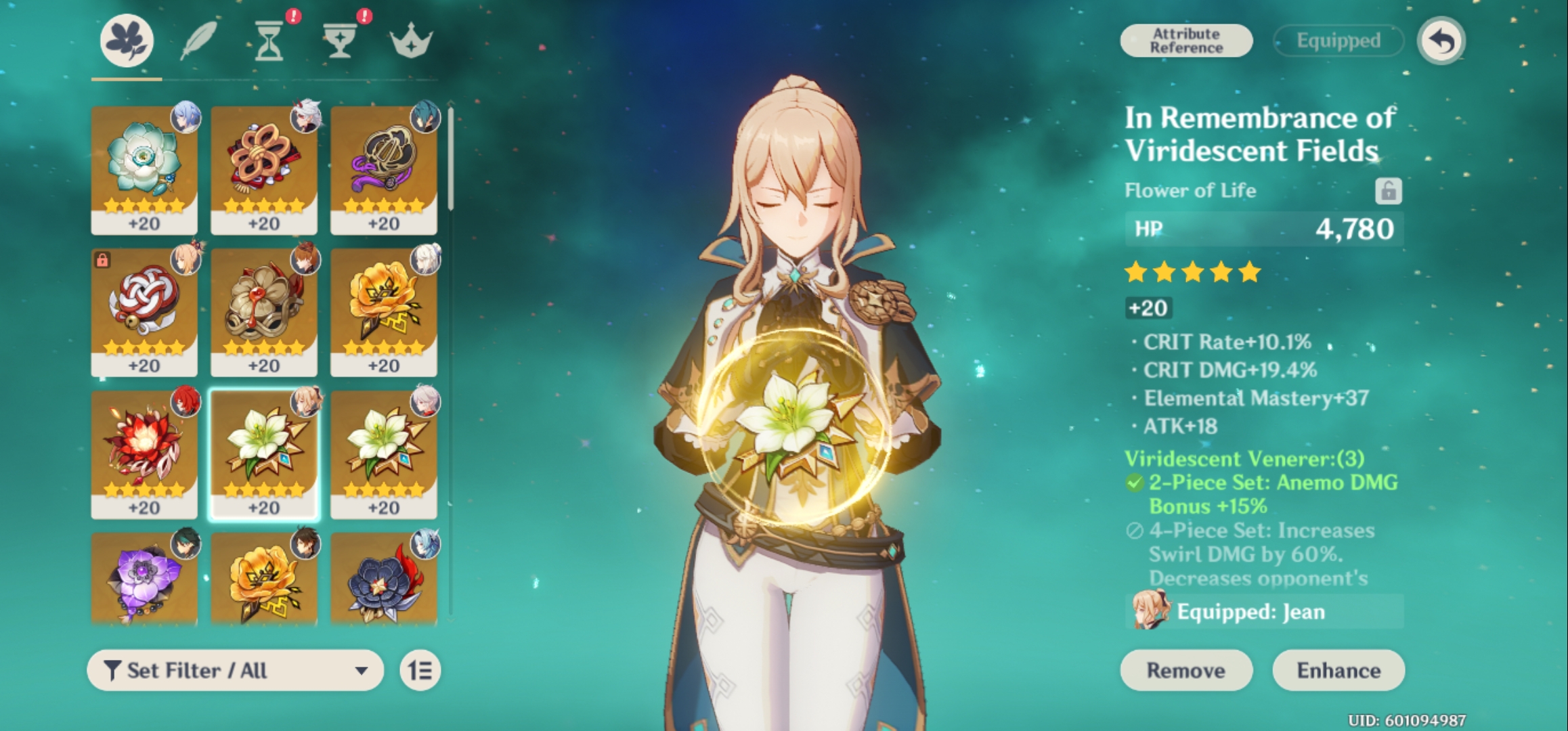
Task: Remove the artifact from Jean
Action: coord(1186,670)
